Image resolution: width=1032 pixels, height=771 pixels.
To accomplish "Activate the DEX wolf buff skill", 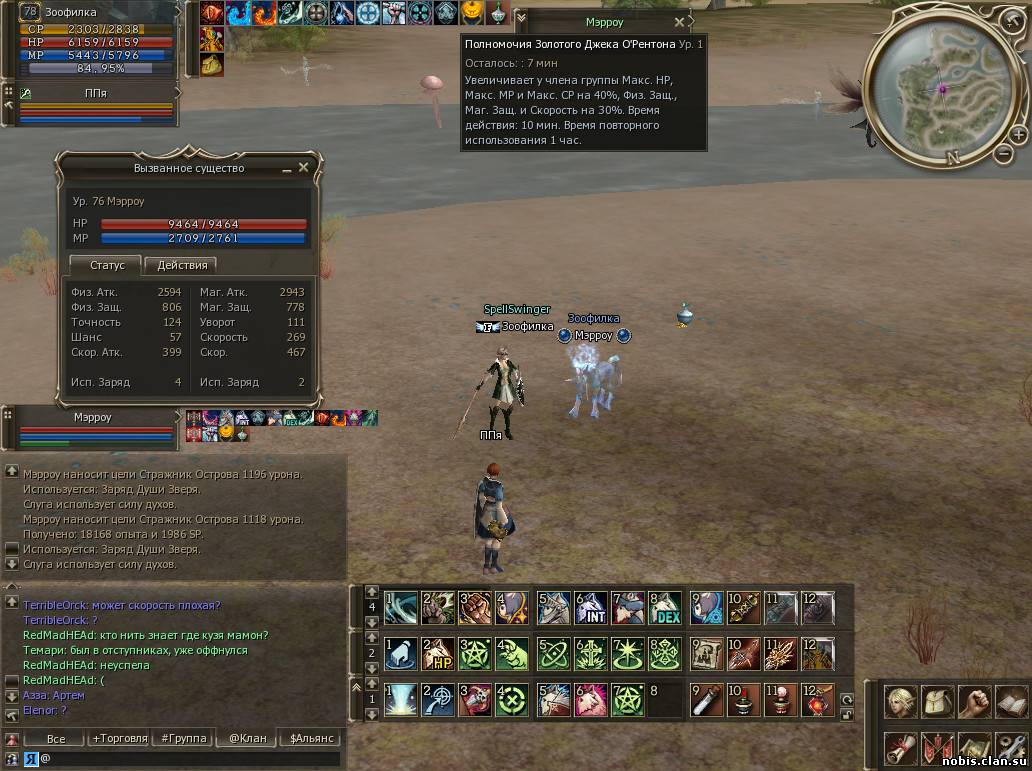I will [666, 608].
